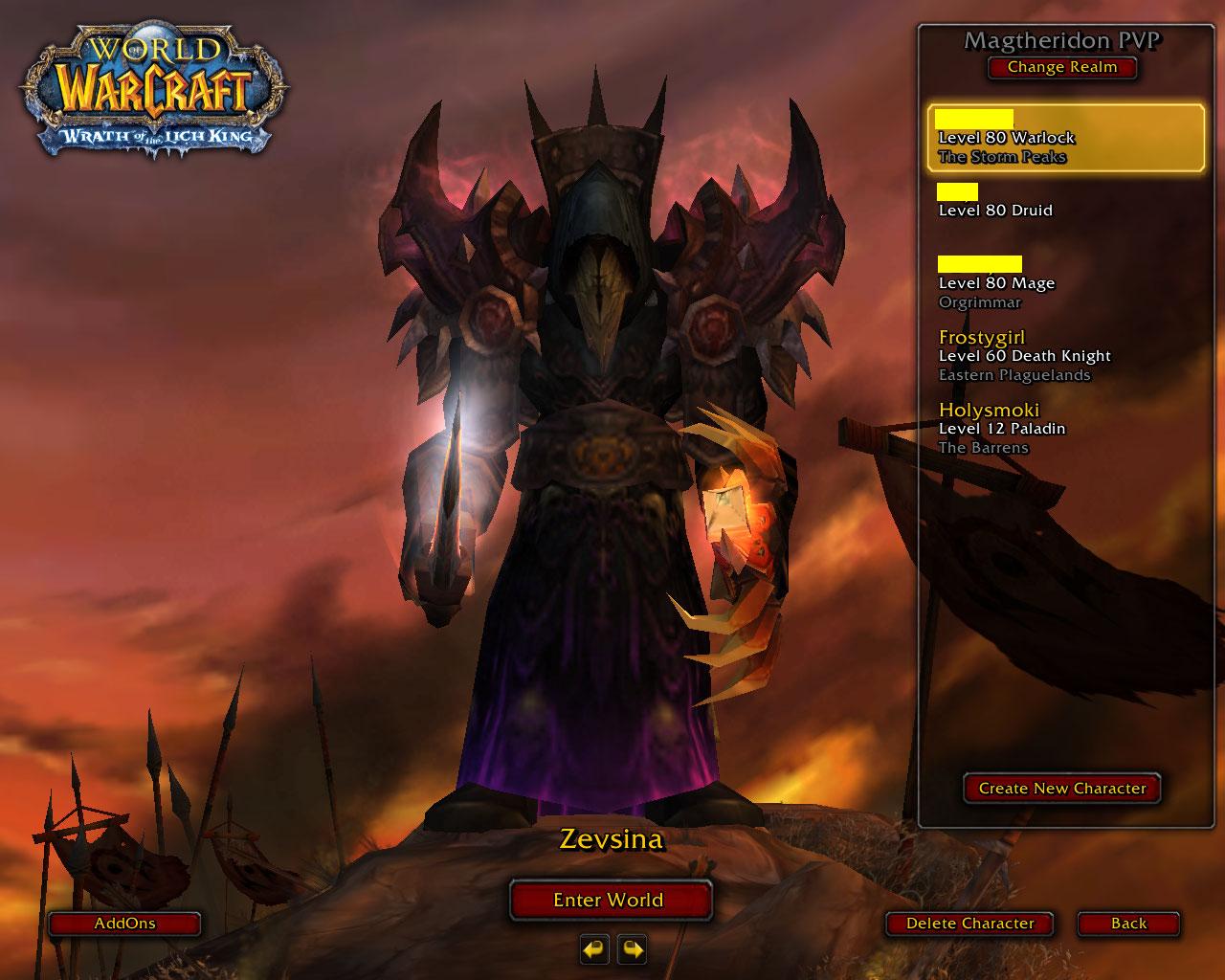Enter the world with Zevsina
Screen dimensions: 1225x980
(609, 901)
